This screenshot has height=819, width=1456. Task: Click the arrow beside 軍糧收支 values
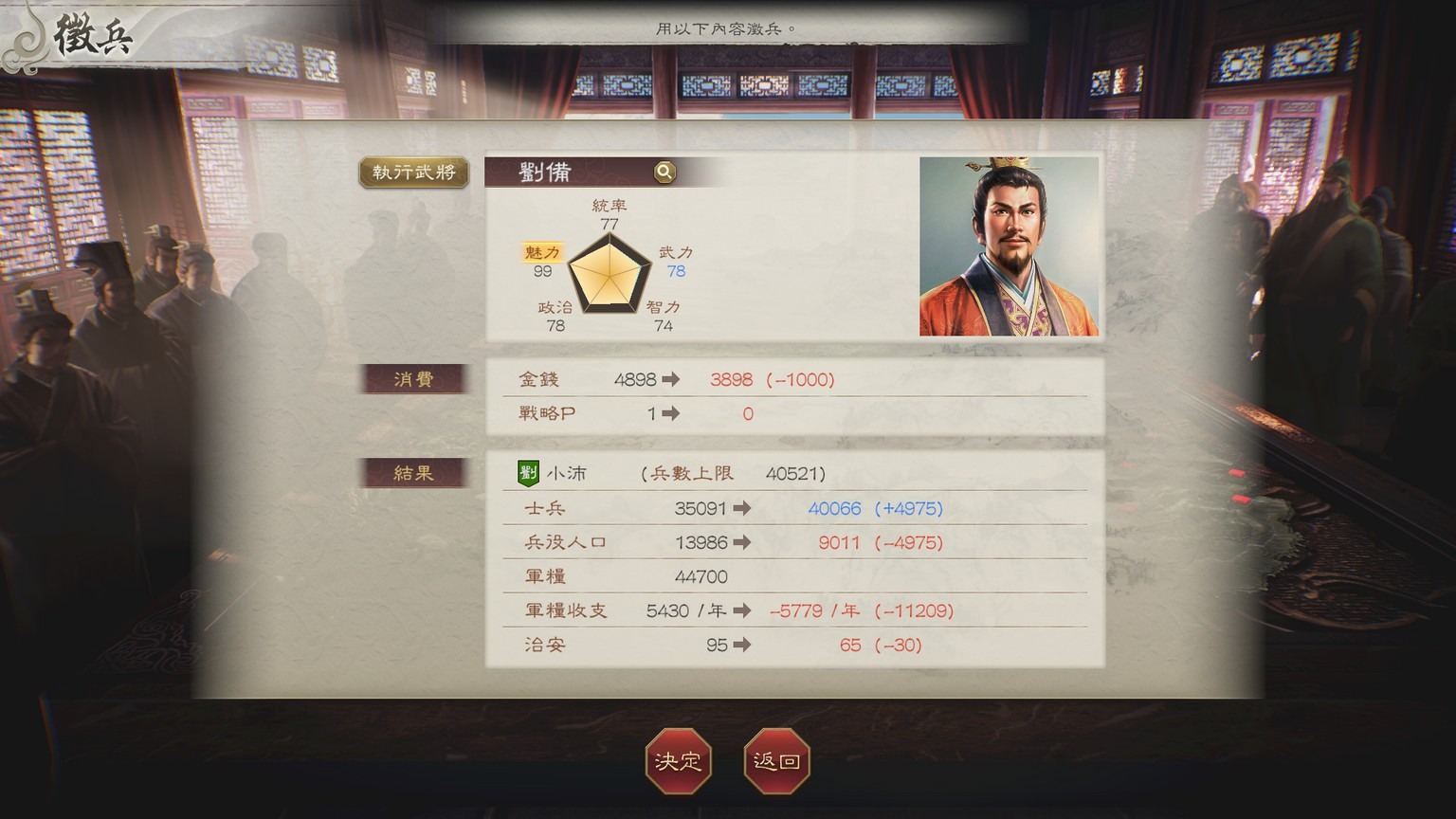pos(743,610)
